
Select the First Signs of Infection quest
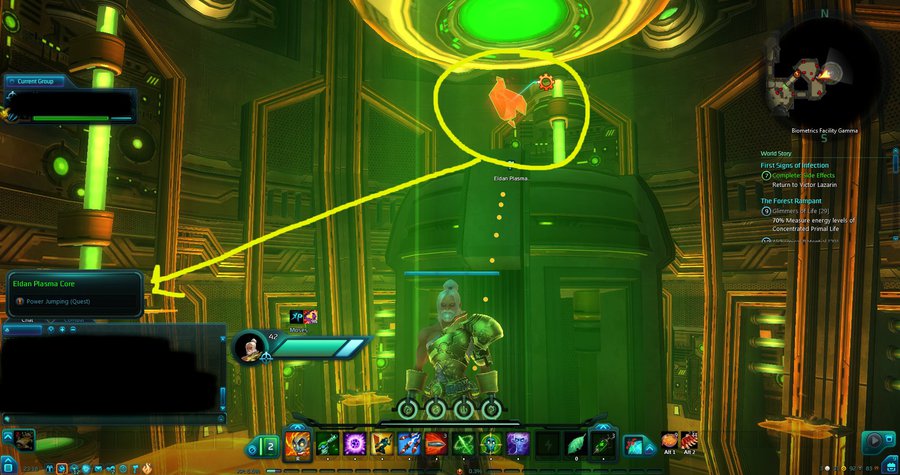click(797, 165)
